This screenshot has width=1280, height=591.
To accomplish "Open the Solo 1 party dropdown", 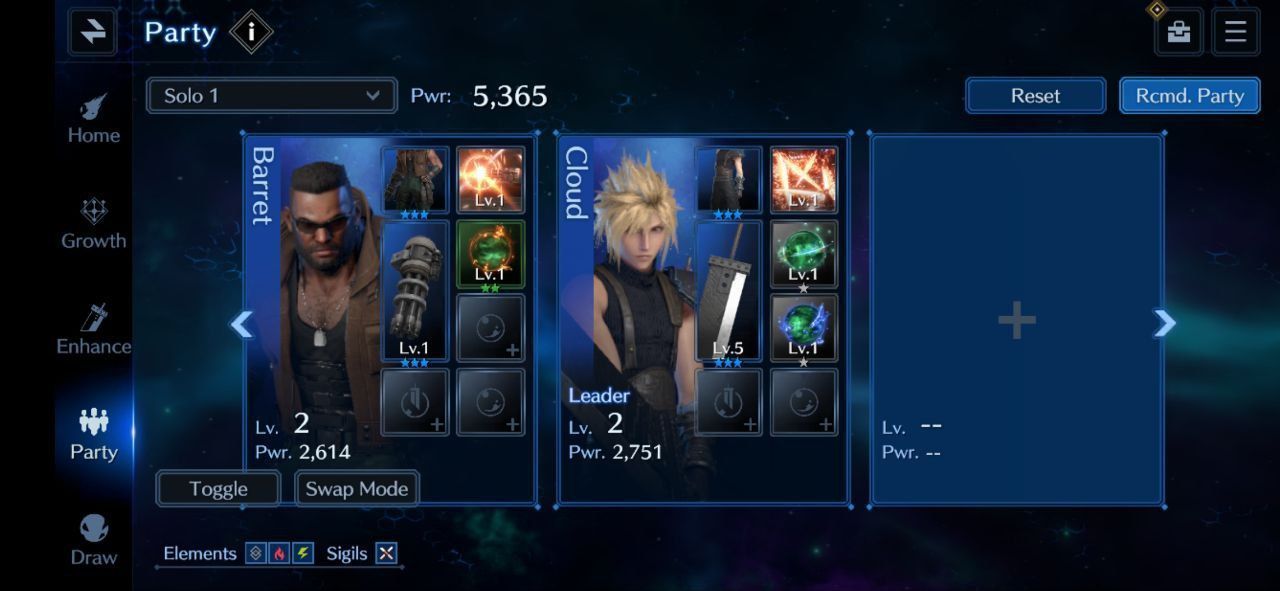I will tap(271, 96).
